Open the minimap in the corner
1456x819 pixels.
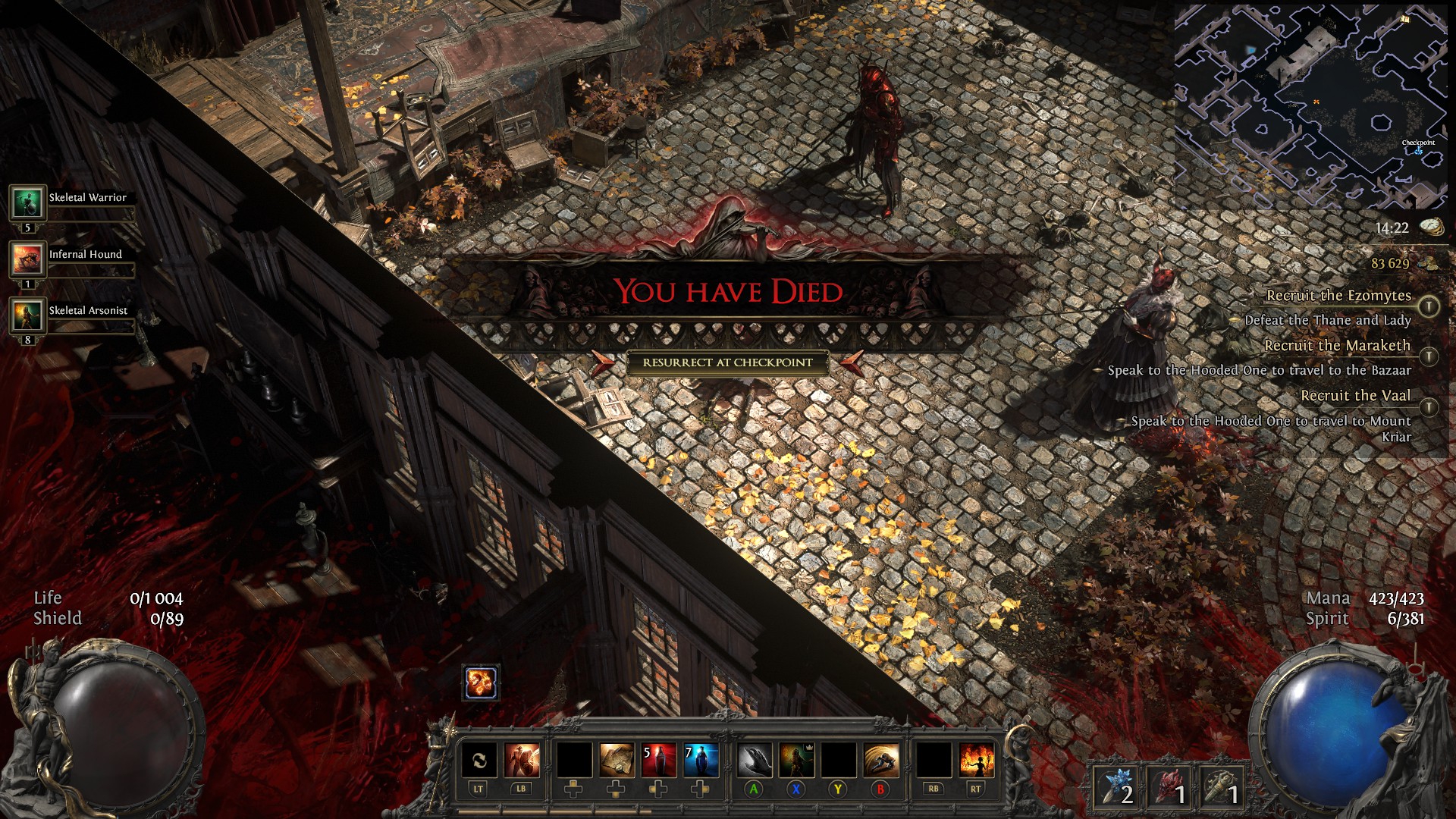coord(1310,107)
